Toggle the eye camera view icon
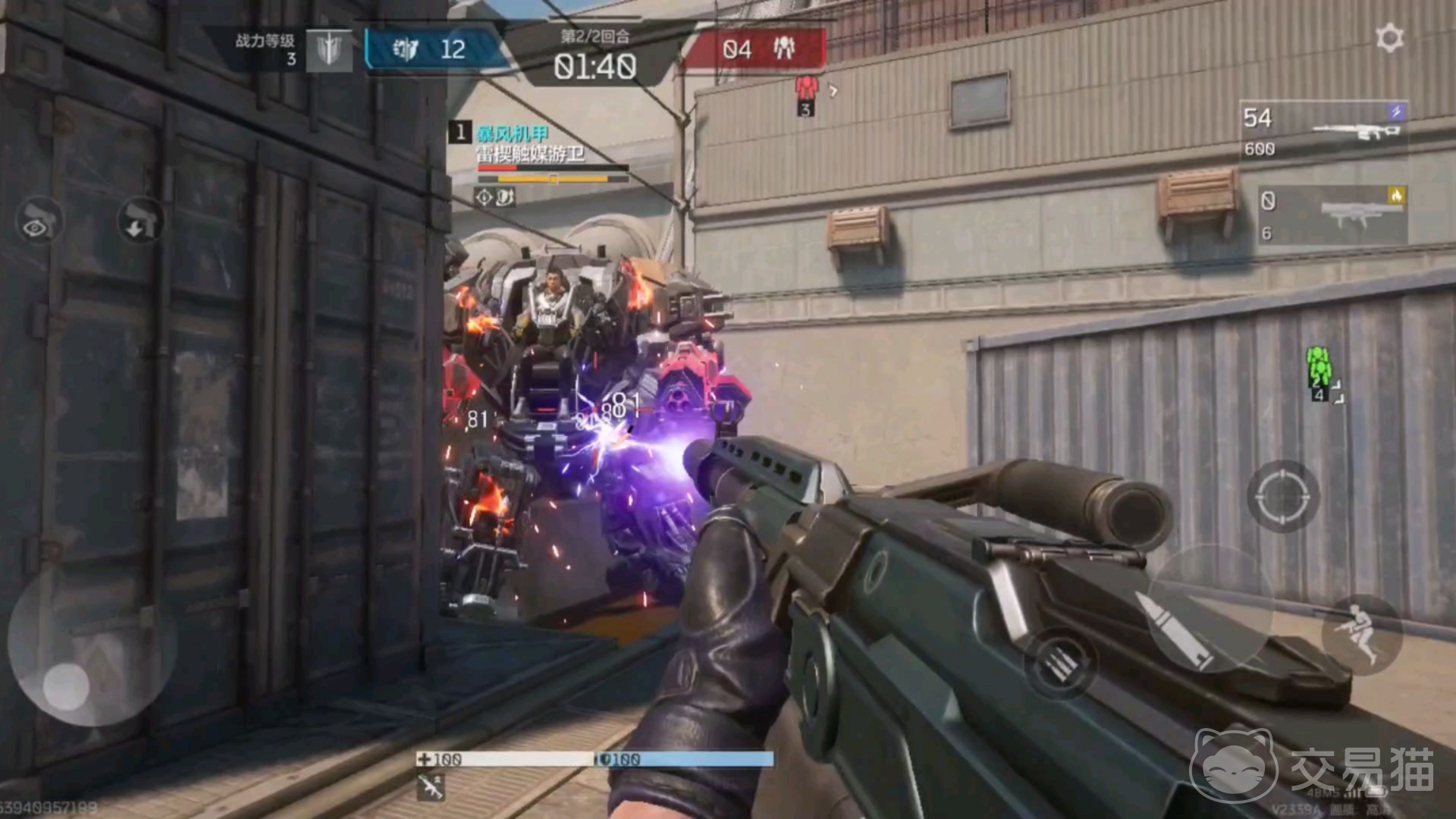This screenshot has width=1456, height=819. pos(38,221)
